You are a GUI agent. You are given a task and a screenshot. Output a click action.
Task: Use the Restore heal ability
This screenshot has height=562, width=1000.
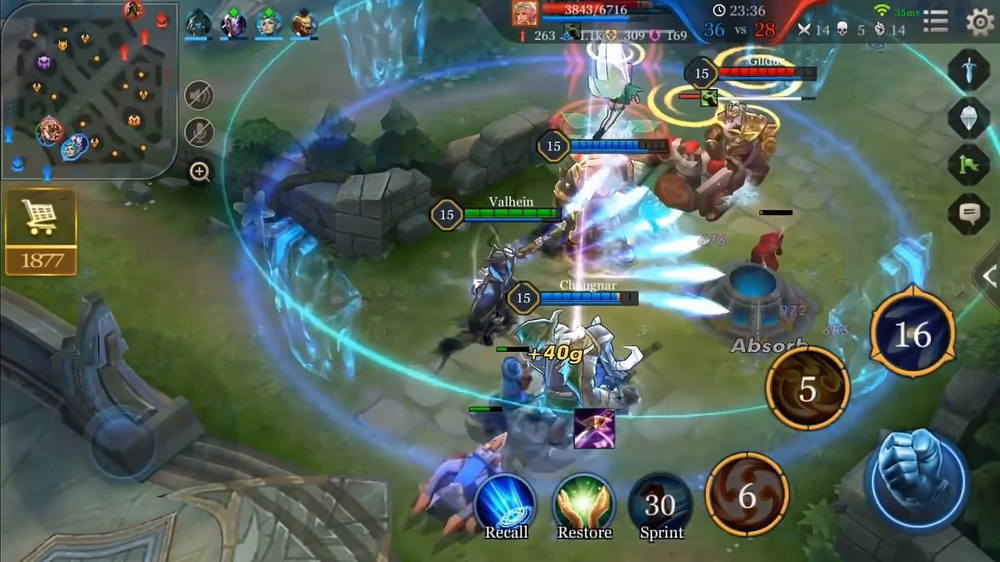pyautogui.click(x=584, y=503)
